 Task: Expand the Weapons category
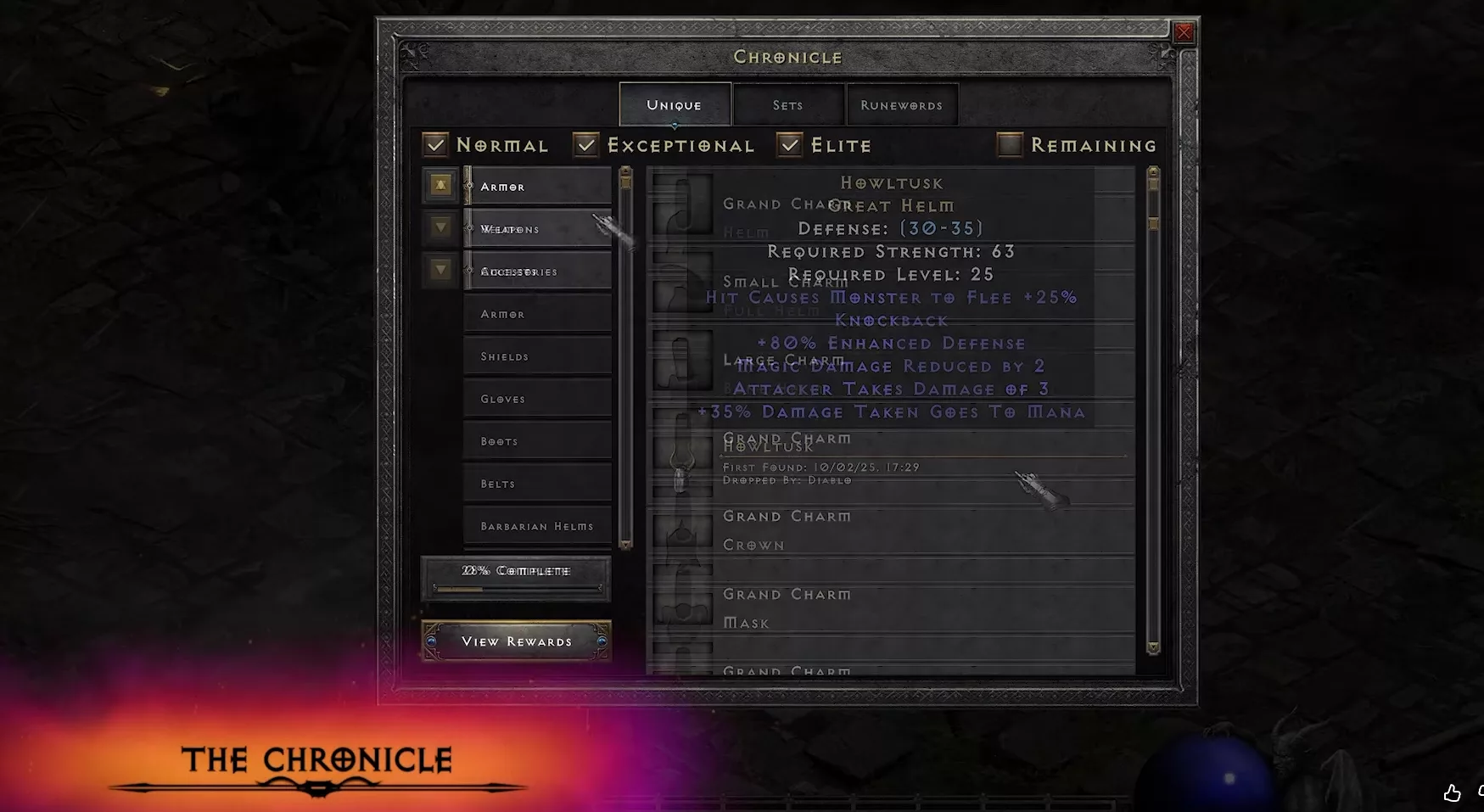[440, 227]
